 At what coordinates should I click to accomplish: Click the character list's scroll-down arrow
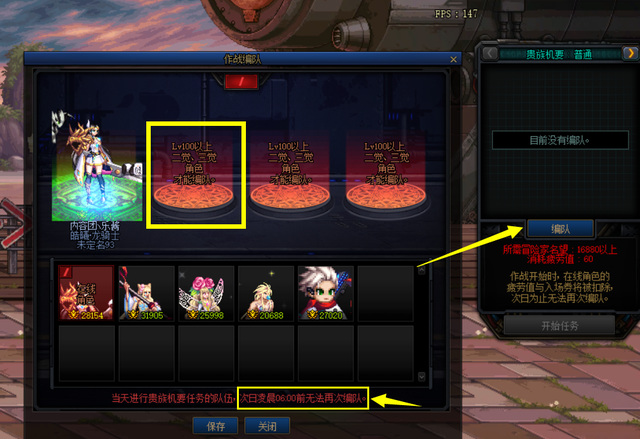[x=422, y=376]
